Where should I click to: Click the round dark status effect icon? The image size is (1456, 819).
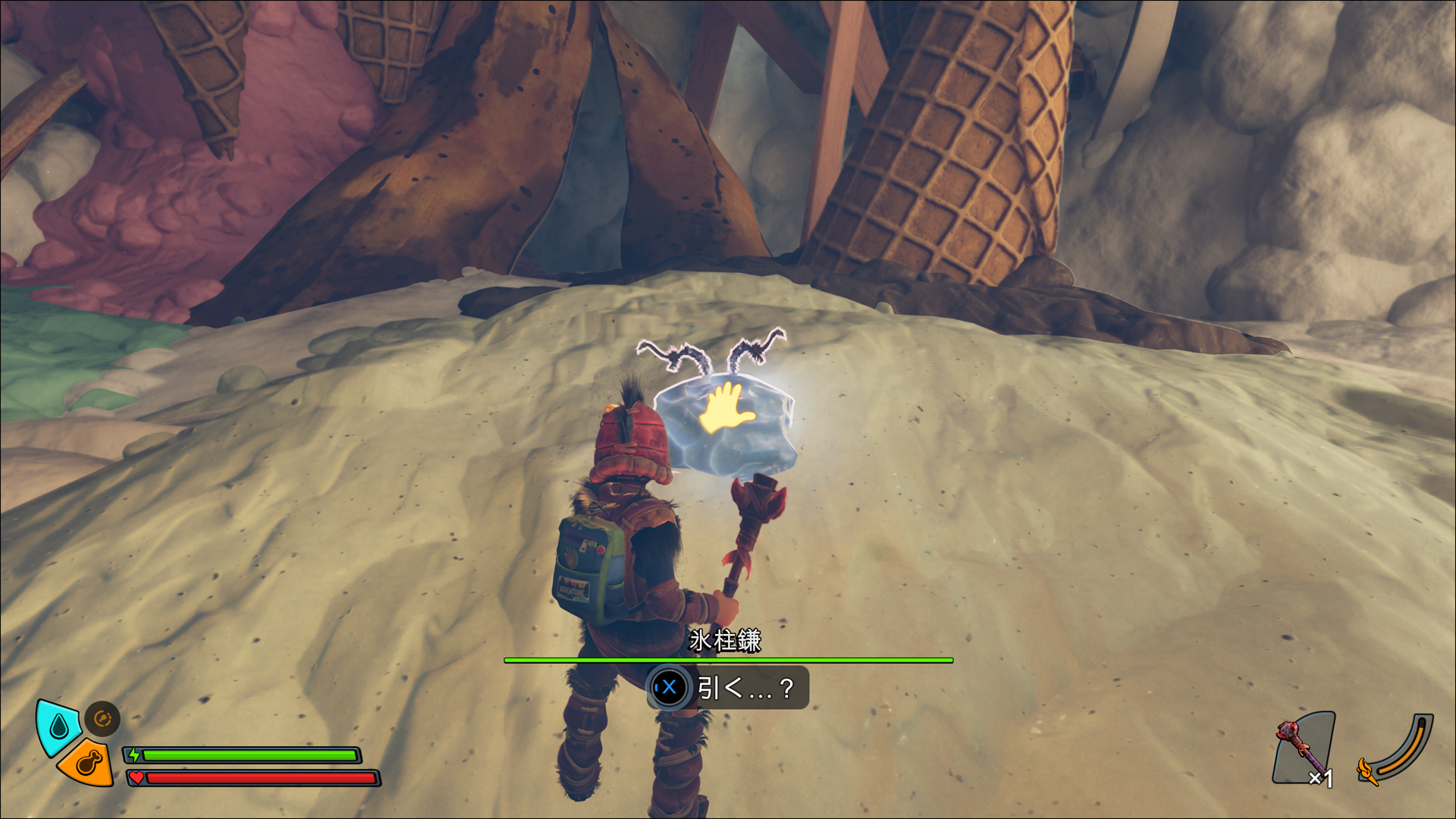point(102,718)
